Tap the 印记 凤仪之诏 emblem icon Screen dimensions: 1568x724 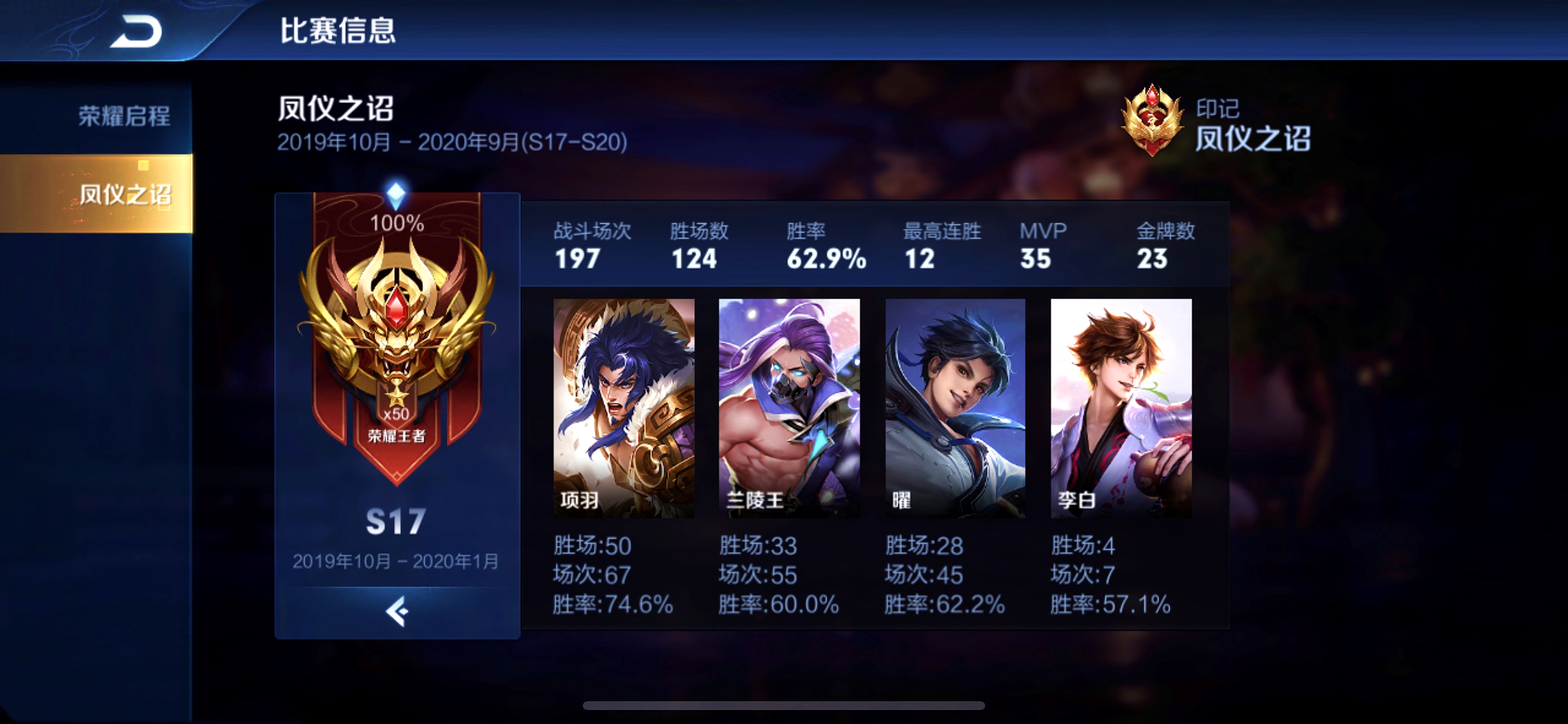1151,121
